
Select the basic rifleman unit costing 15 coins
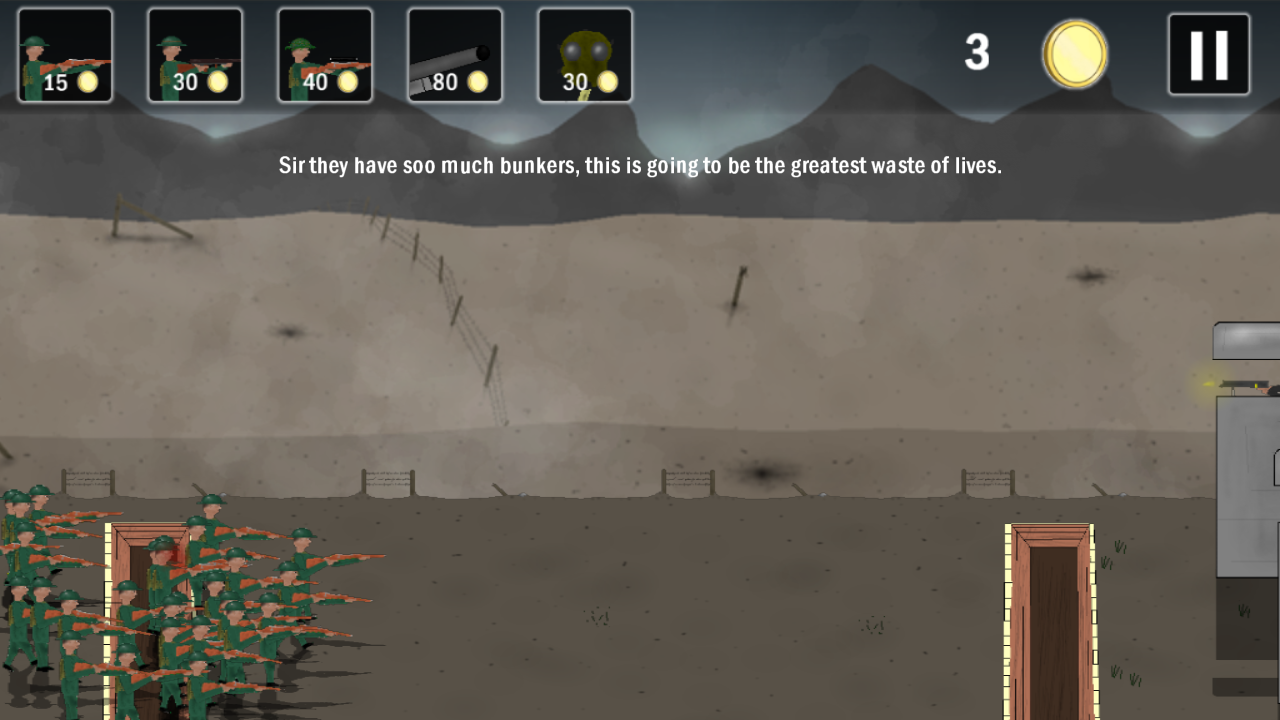click(x=64, y=55)
